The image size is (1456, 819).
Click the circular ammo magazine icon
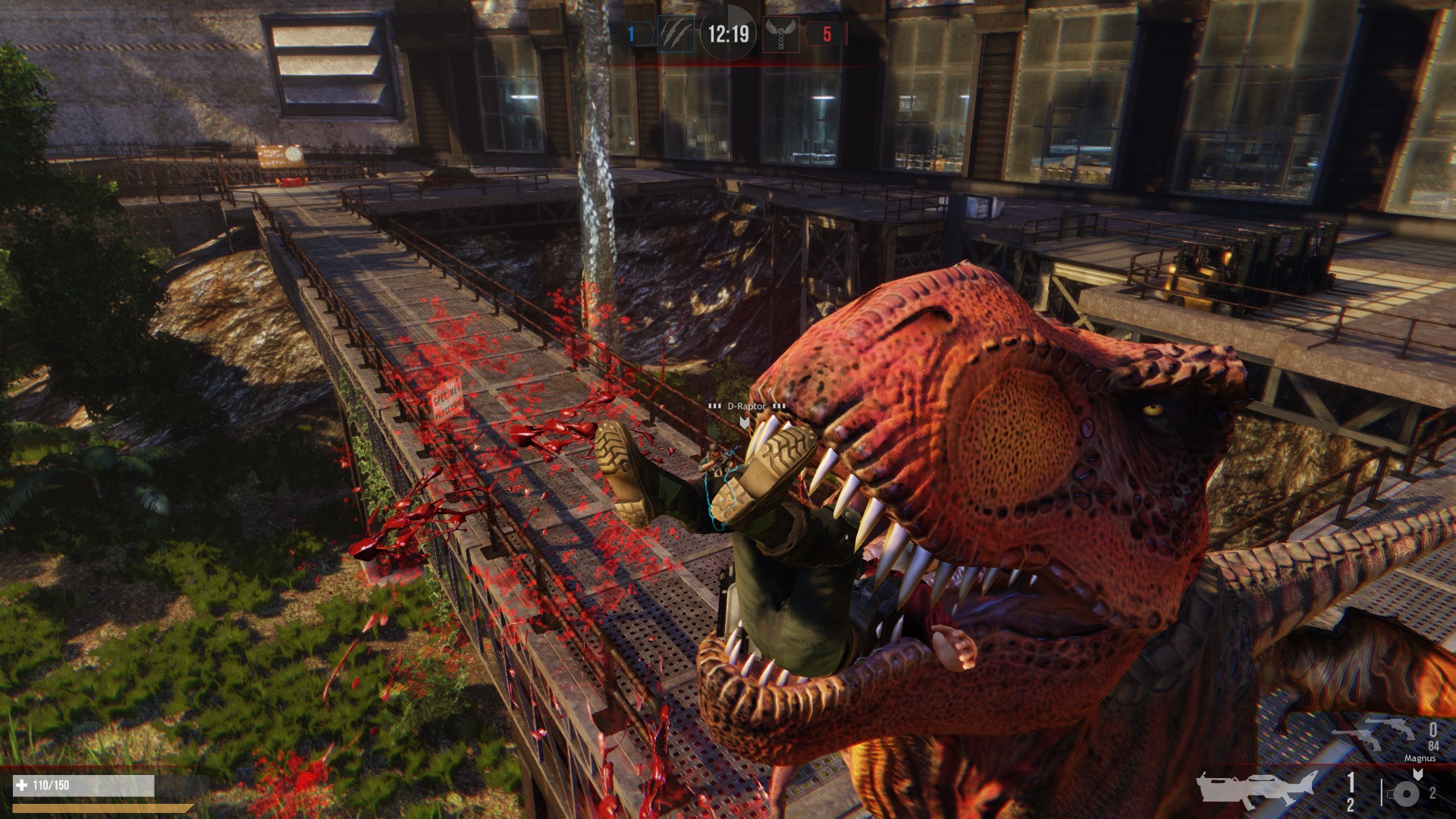[x=1406, y=795]
